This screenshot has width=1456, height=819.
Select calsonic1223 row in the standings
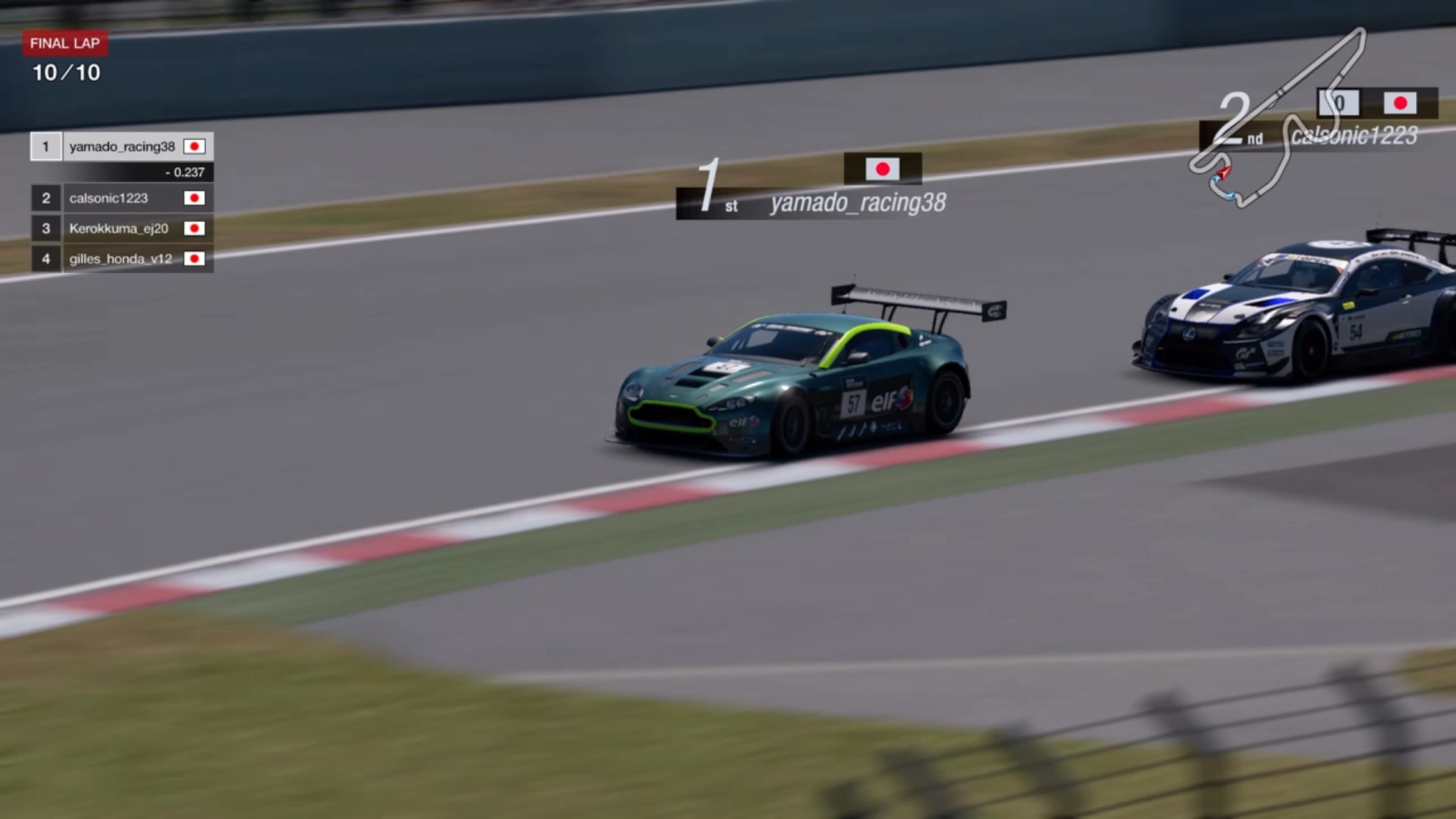coord(121,198)
